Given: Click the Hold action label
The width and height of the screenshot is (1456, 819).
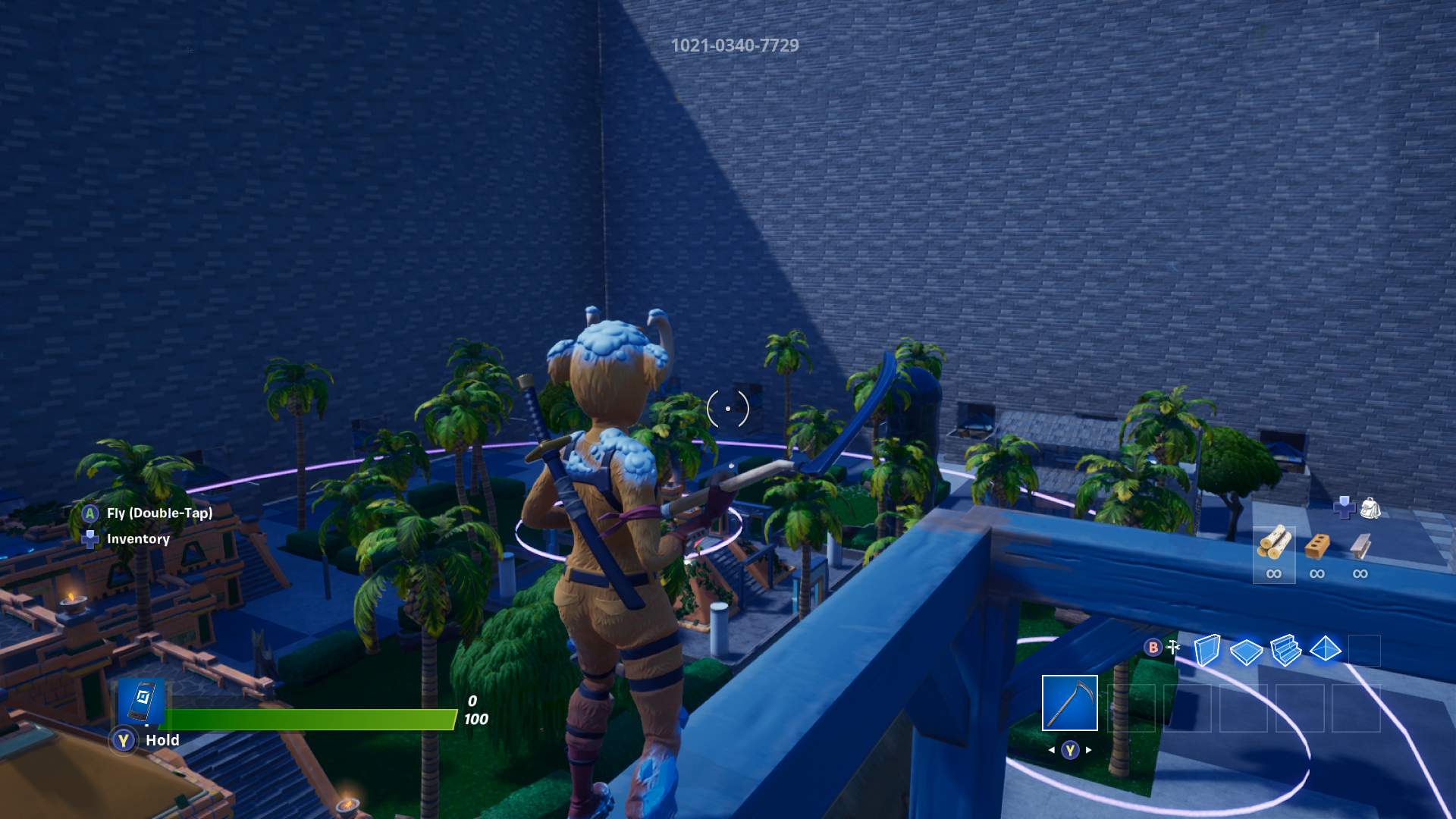Looking at the screenshot, I should [x=162, y=740].
